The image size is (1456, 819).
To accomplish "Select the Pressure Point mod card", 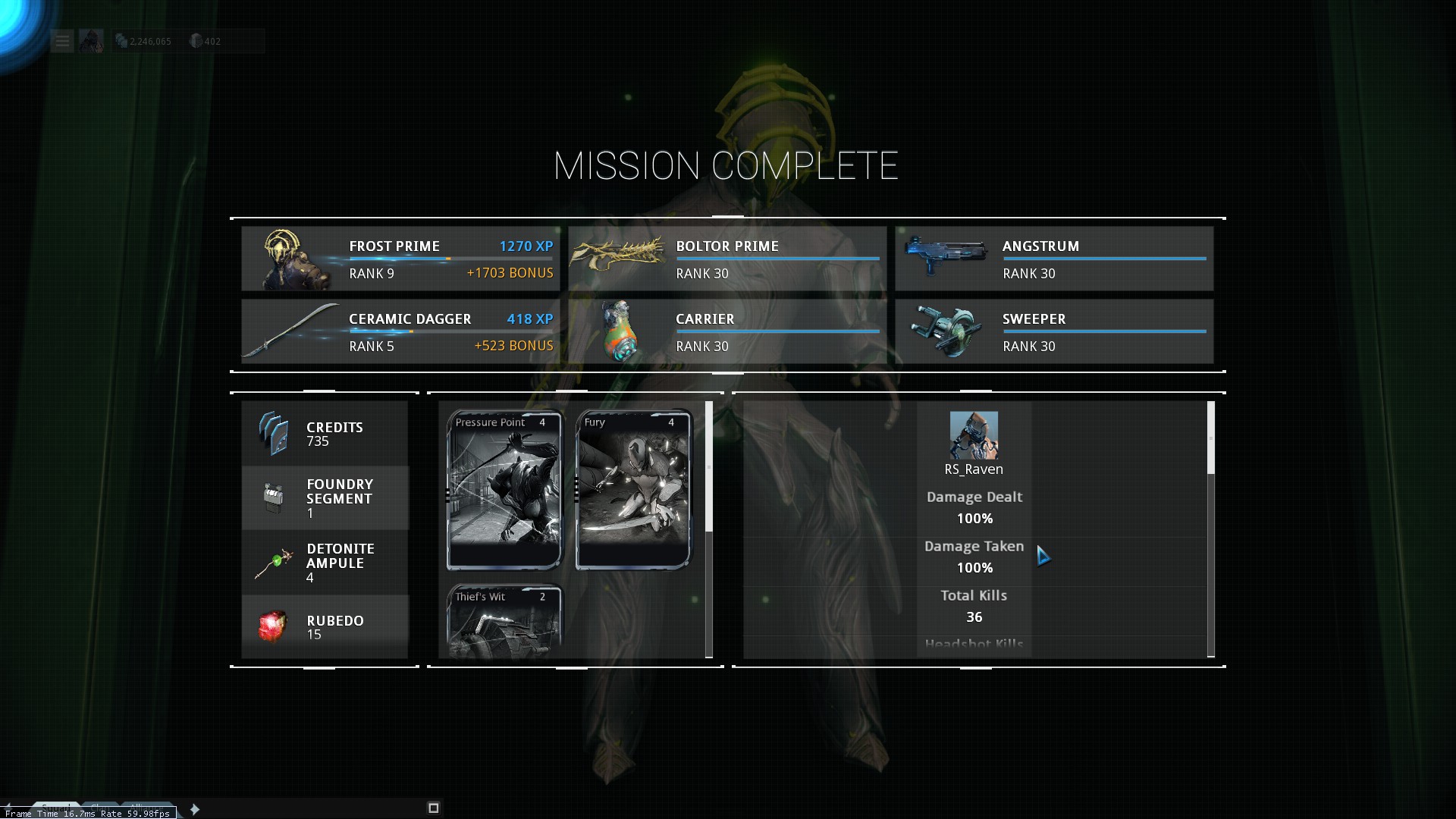I will 504,490.
